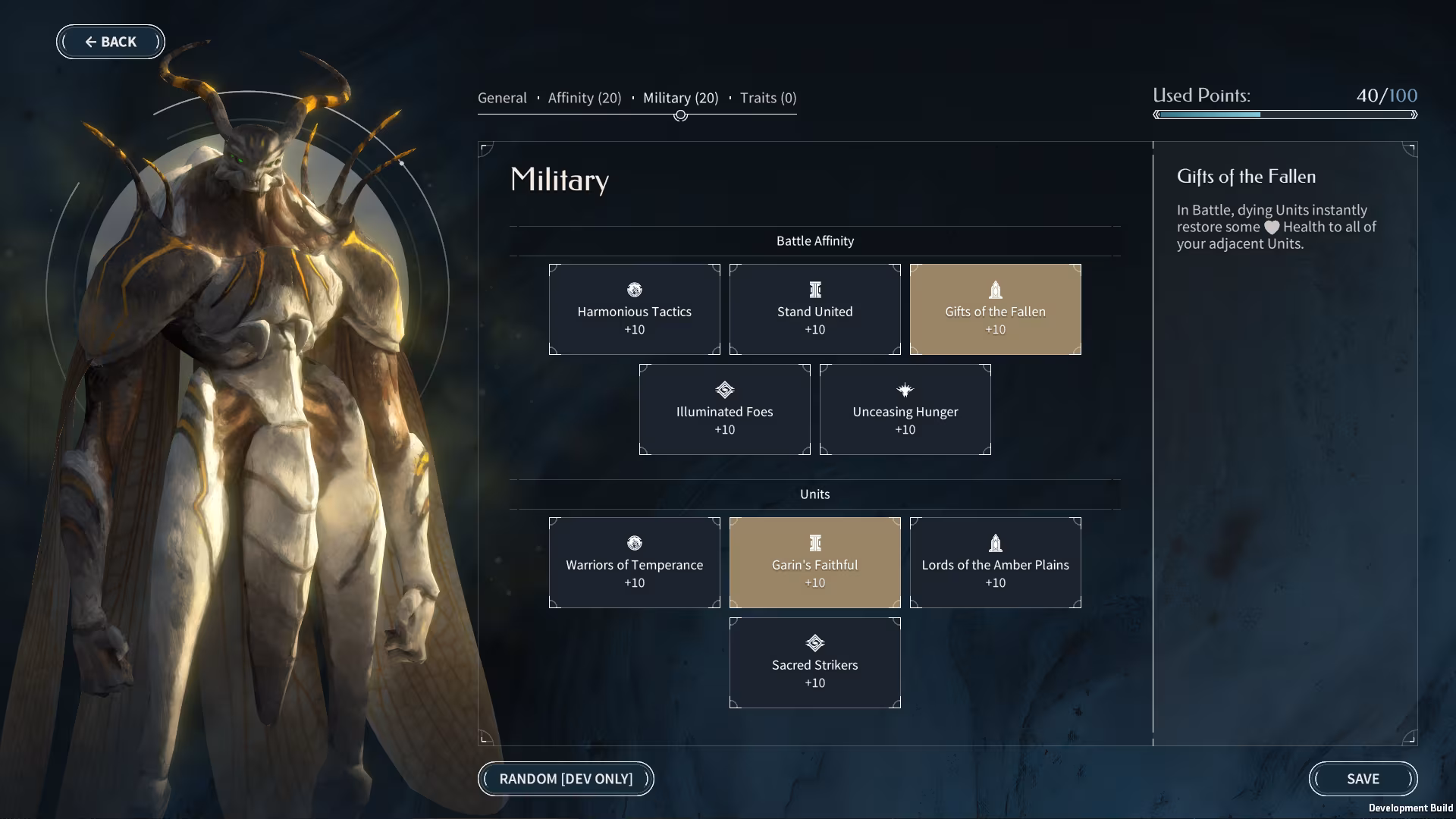
Task: Toggle off the Garin's Faithful unit
Action: point(814,562)
